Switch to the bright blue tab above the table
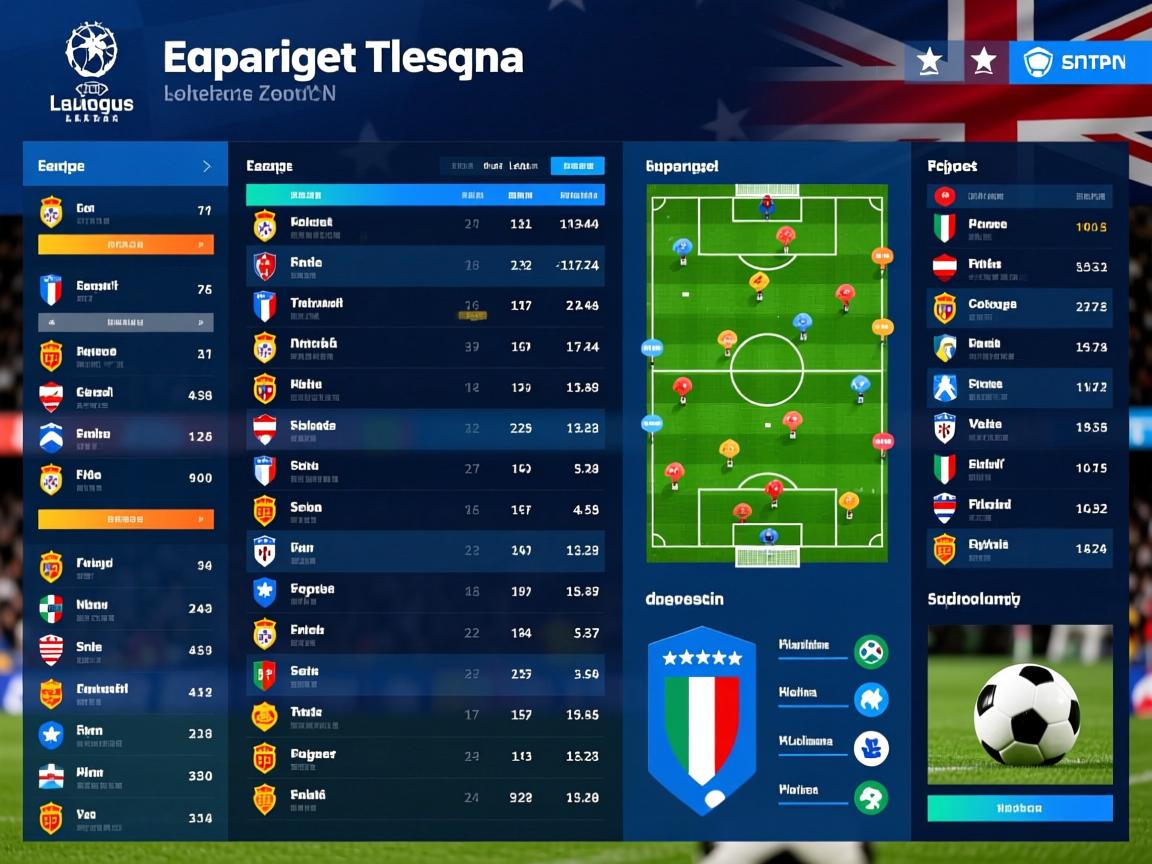 [x=577, y=166]
